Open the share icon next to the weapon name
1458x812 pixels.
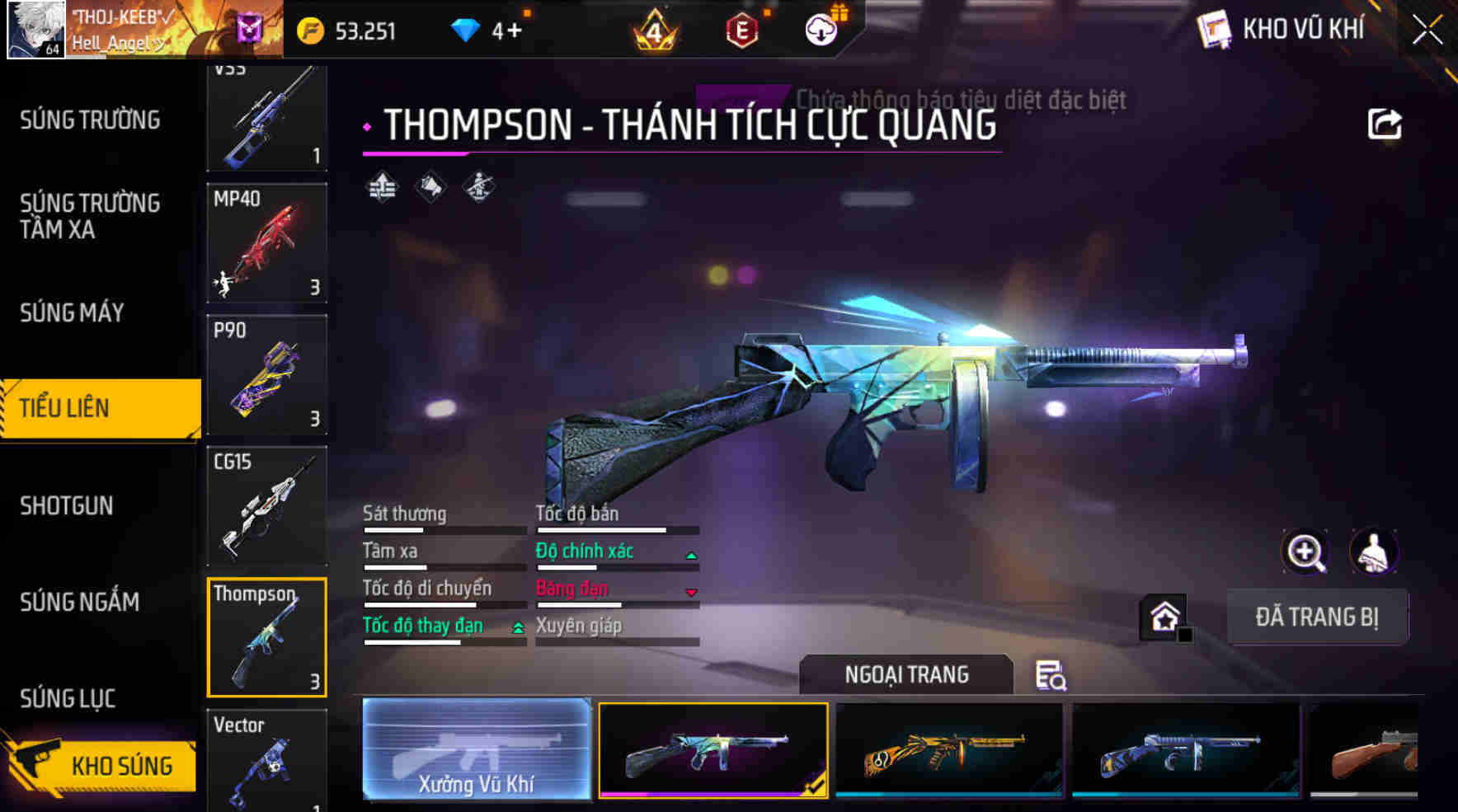point(1385,122)
